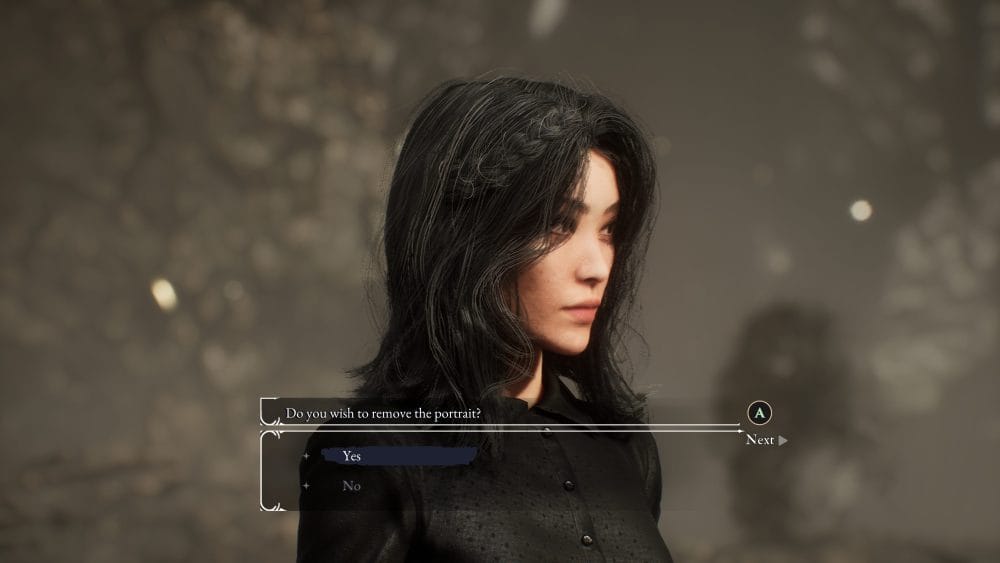Choose Yes to remove the portrait
This screenshot has height=563, width=1000.
tap(352, 456)
